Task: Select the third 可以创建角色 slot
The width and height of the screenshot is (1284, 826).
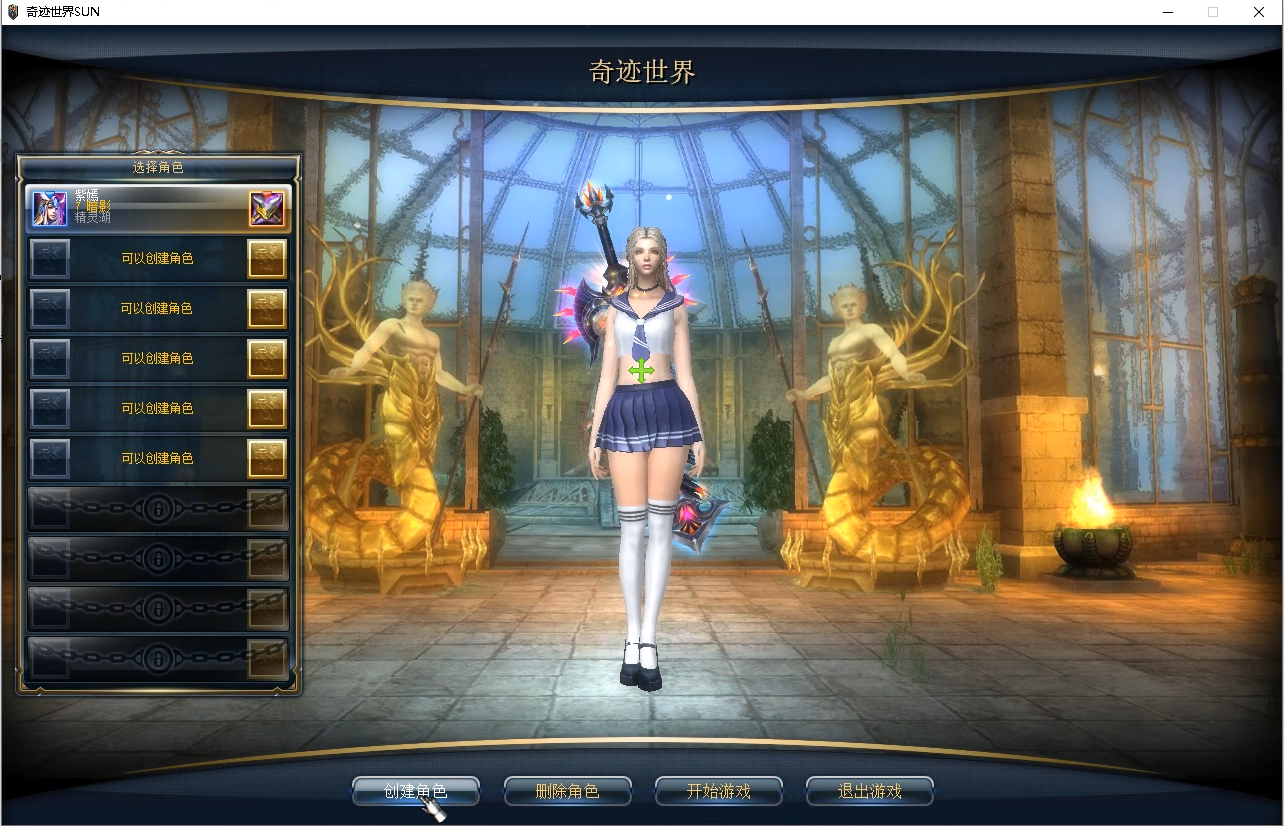Action: click(x=158, y=358)
